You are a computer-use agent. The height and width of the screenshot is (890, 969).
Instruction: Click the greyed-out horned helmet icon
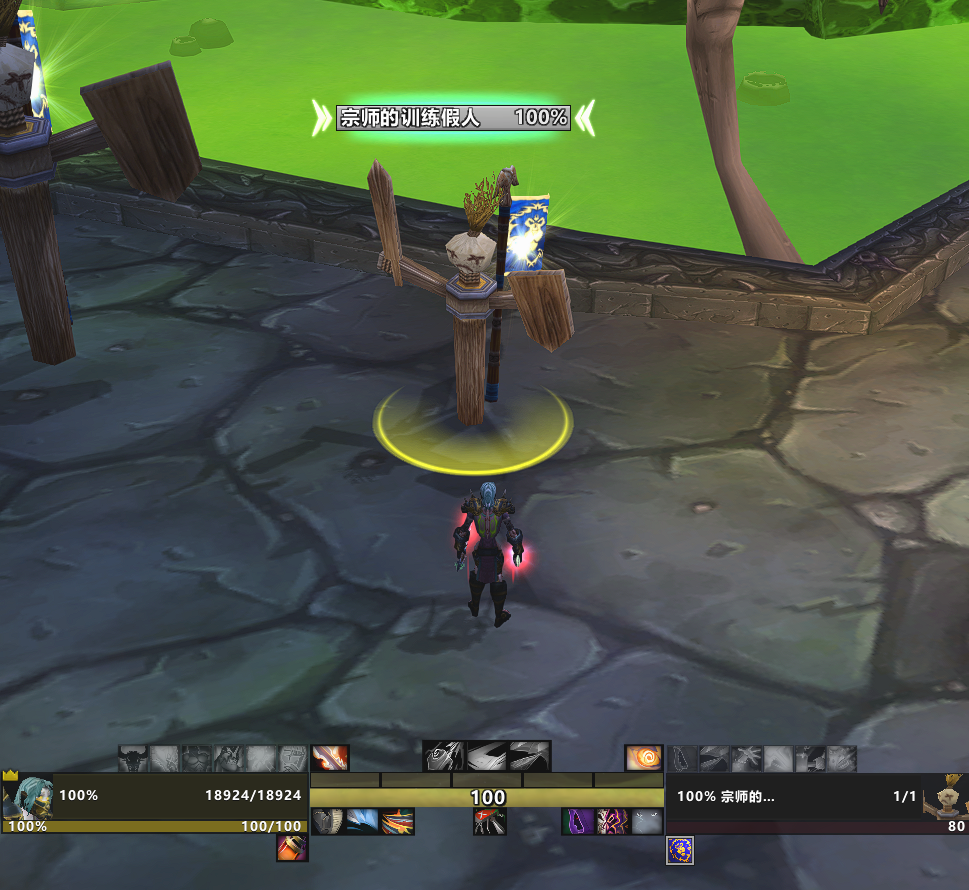133,759
